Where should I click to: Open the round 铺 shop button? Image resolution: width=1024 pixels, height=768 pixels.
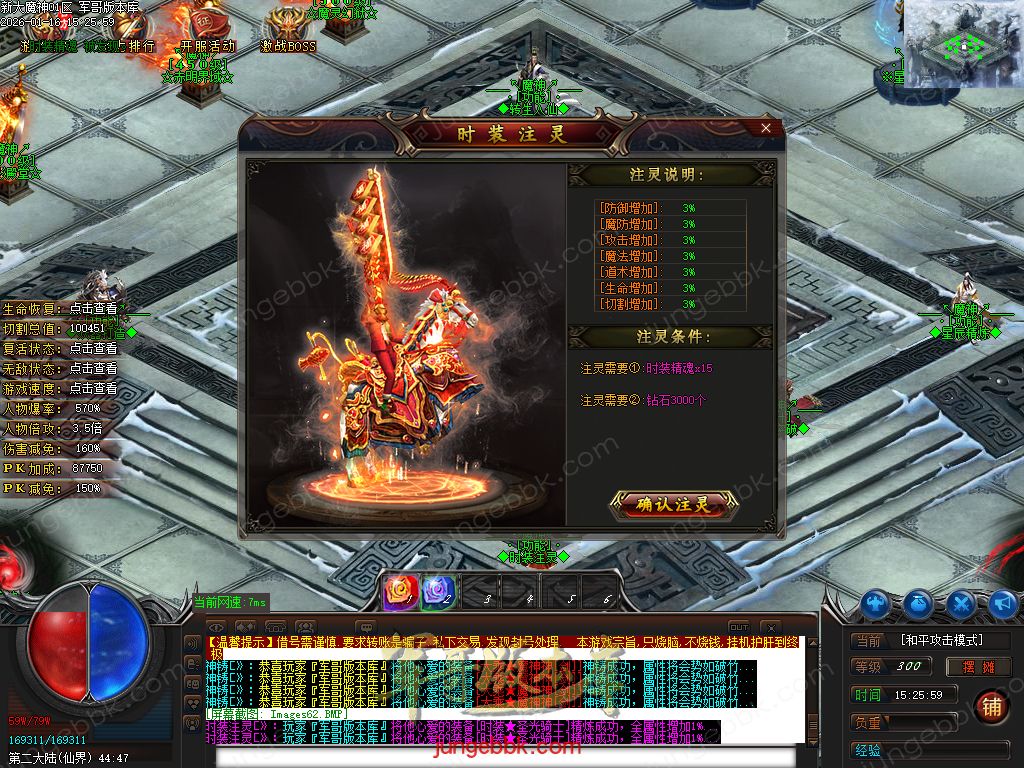pos(991,705)
